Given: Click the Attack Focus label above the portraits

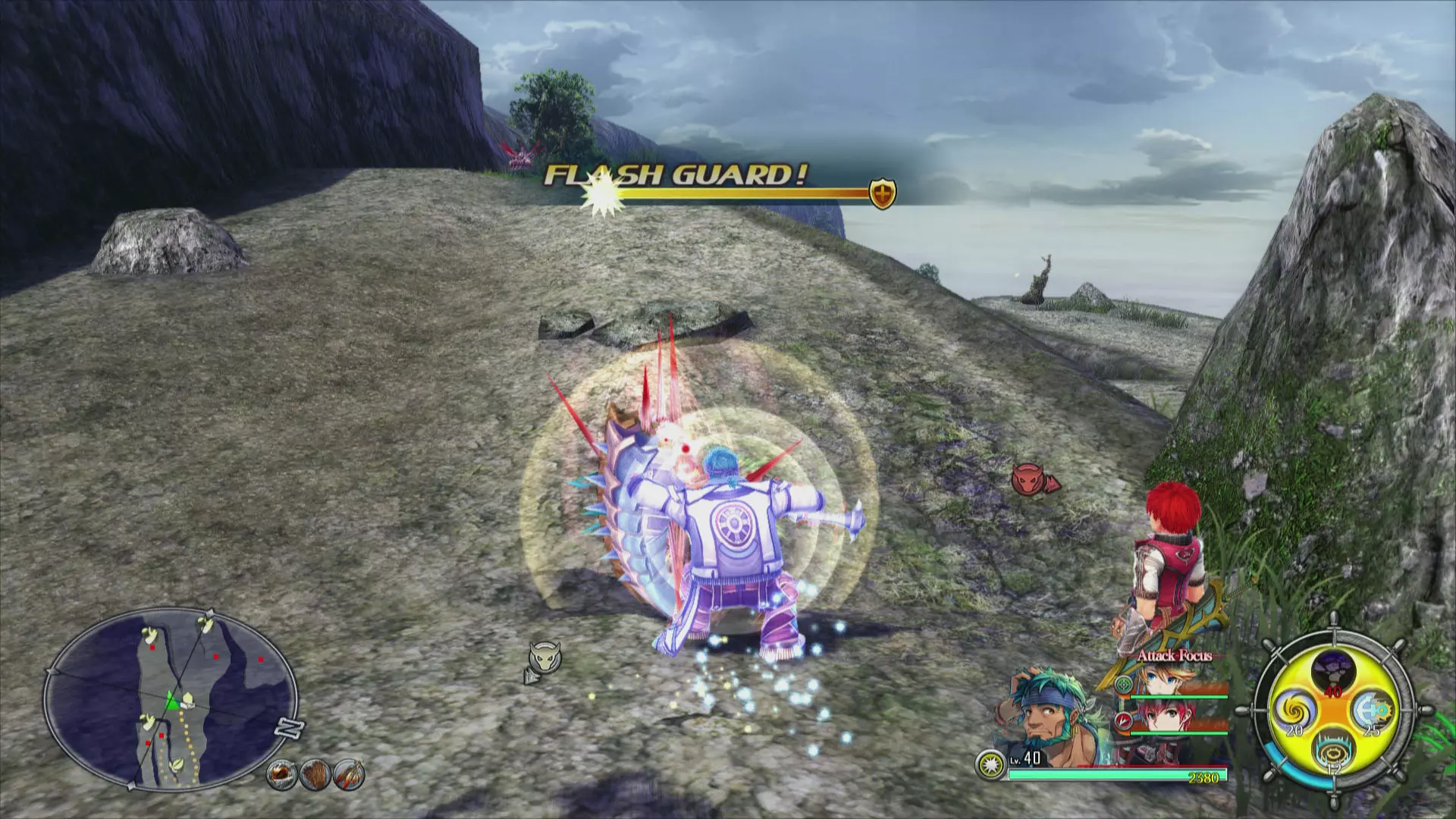Looking at the screenshot, I should (1175, 656).
